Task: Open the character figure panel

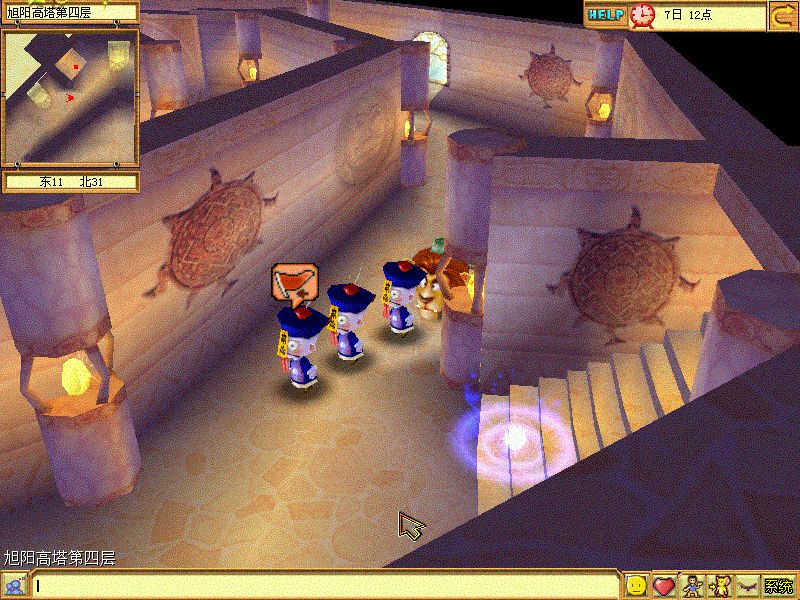Action: [x=691, y=586]
